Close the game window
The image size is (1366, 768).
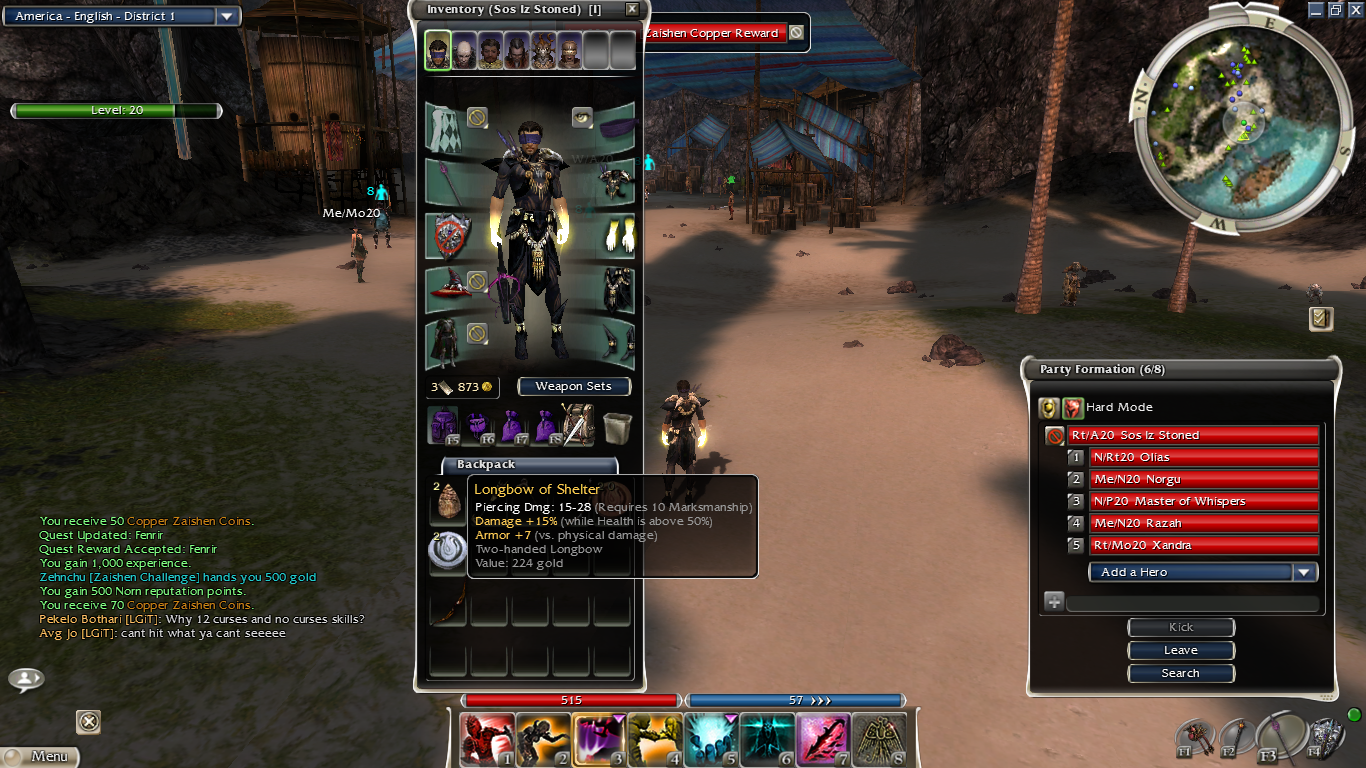point(1354,9)
